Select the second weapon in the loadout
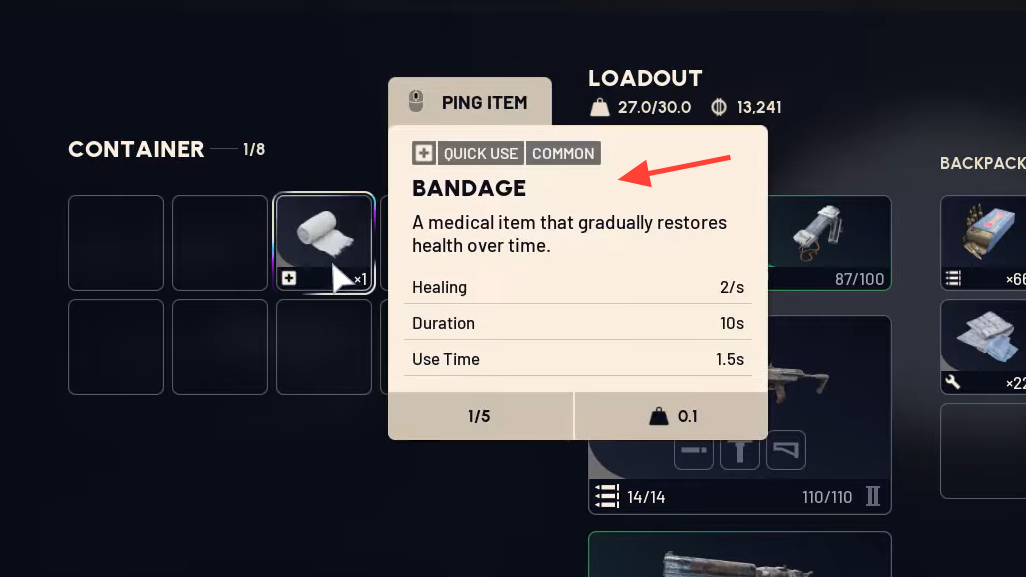The width and height of the screenshot is (1026, 577). pyautogui.click(x=740, y=555)
